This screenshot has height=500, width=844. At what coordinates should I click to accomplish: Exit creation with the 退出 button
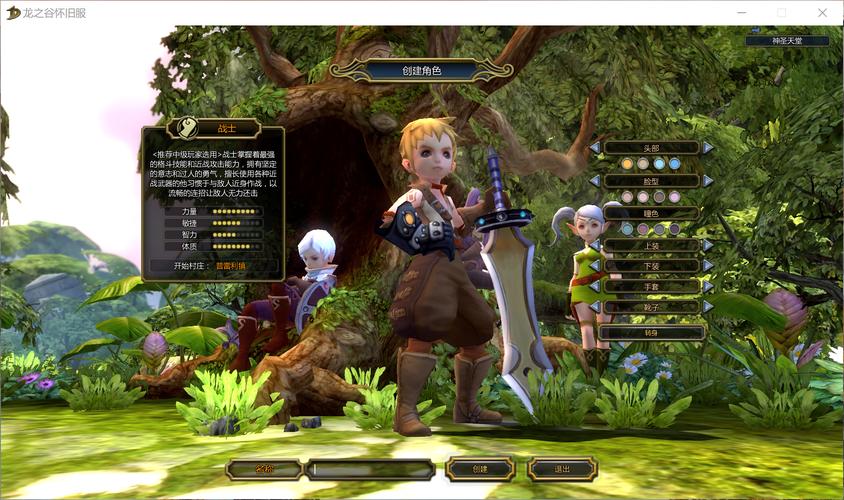coord(562,469)
